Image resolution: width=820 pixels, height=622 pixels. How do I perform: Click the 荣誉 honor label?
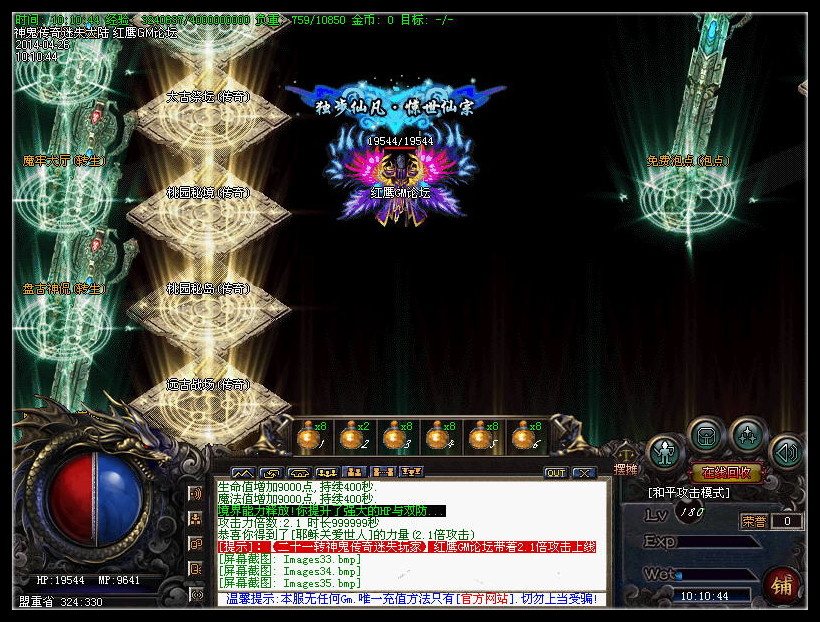(x=754, y=521)
